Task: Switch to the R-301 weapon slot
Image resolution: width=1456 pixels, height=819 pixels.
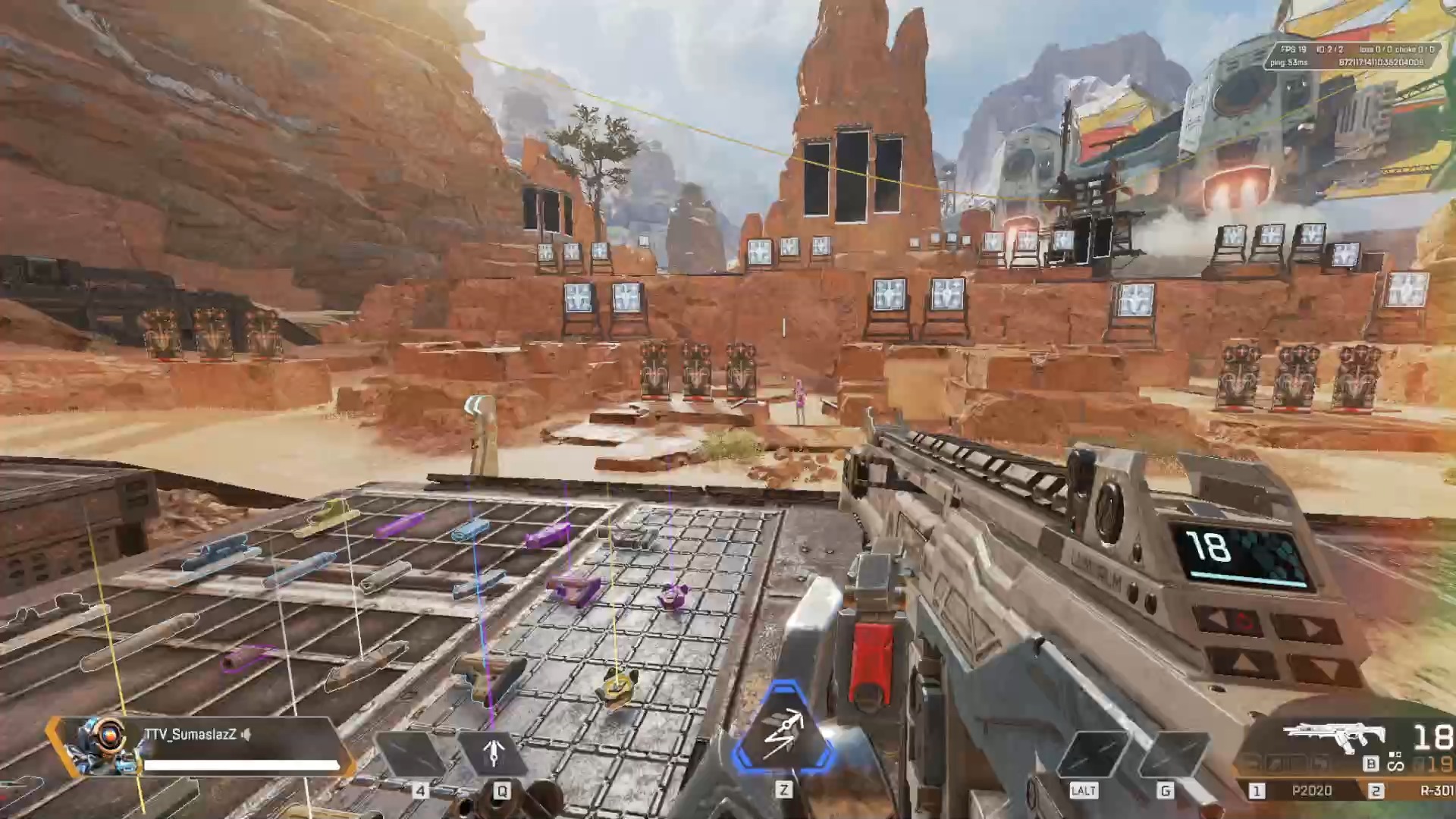Action: coord(1436,790)
